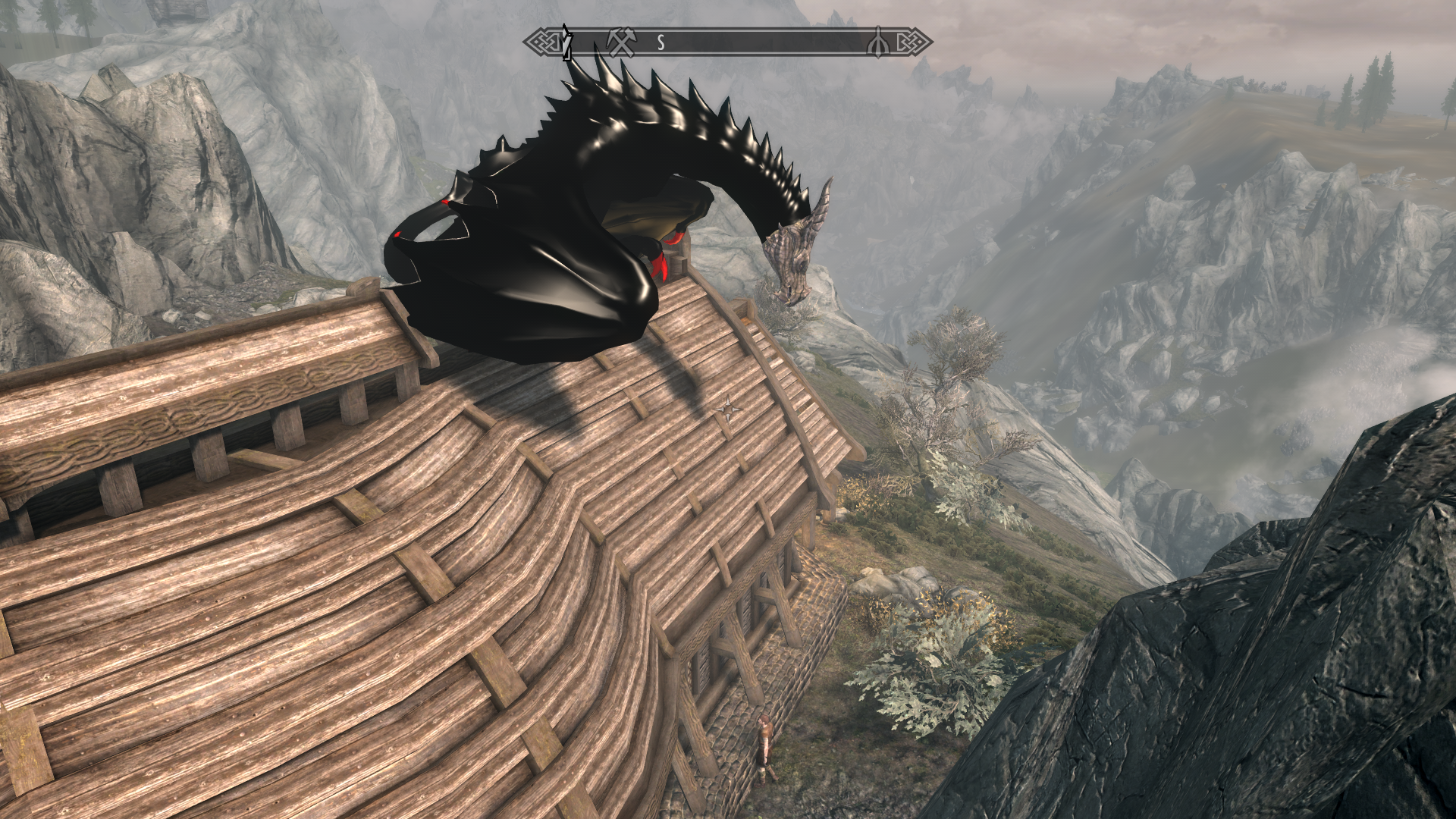The image size is (1456, 819).
Task: Click the crossed pickaxes mine marker on the compass
Action: pos(621,42)
